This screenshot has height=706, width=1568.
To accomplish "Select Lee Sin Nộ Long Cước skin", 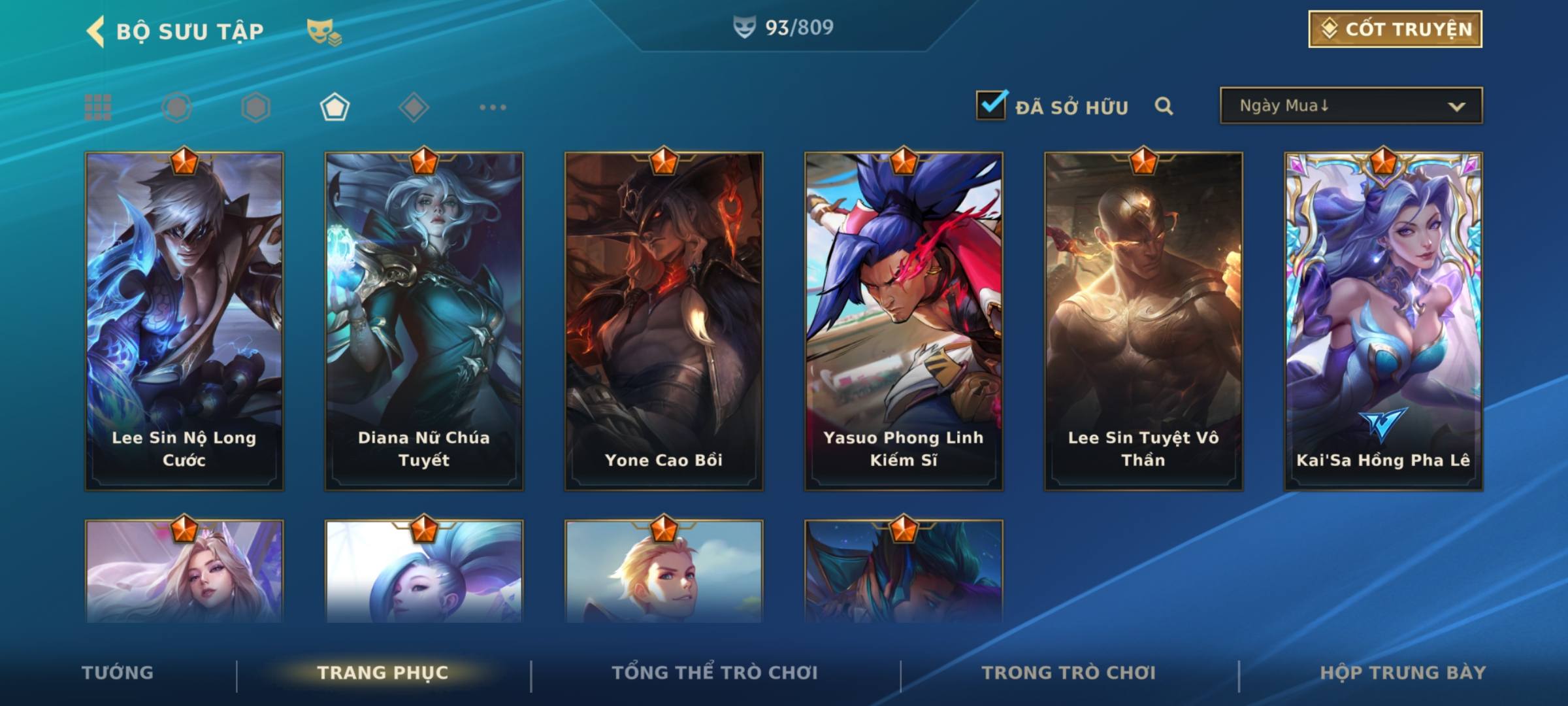I will click(184, 320).
